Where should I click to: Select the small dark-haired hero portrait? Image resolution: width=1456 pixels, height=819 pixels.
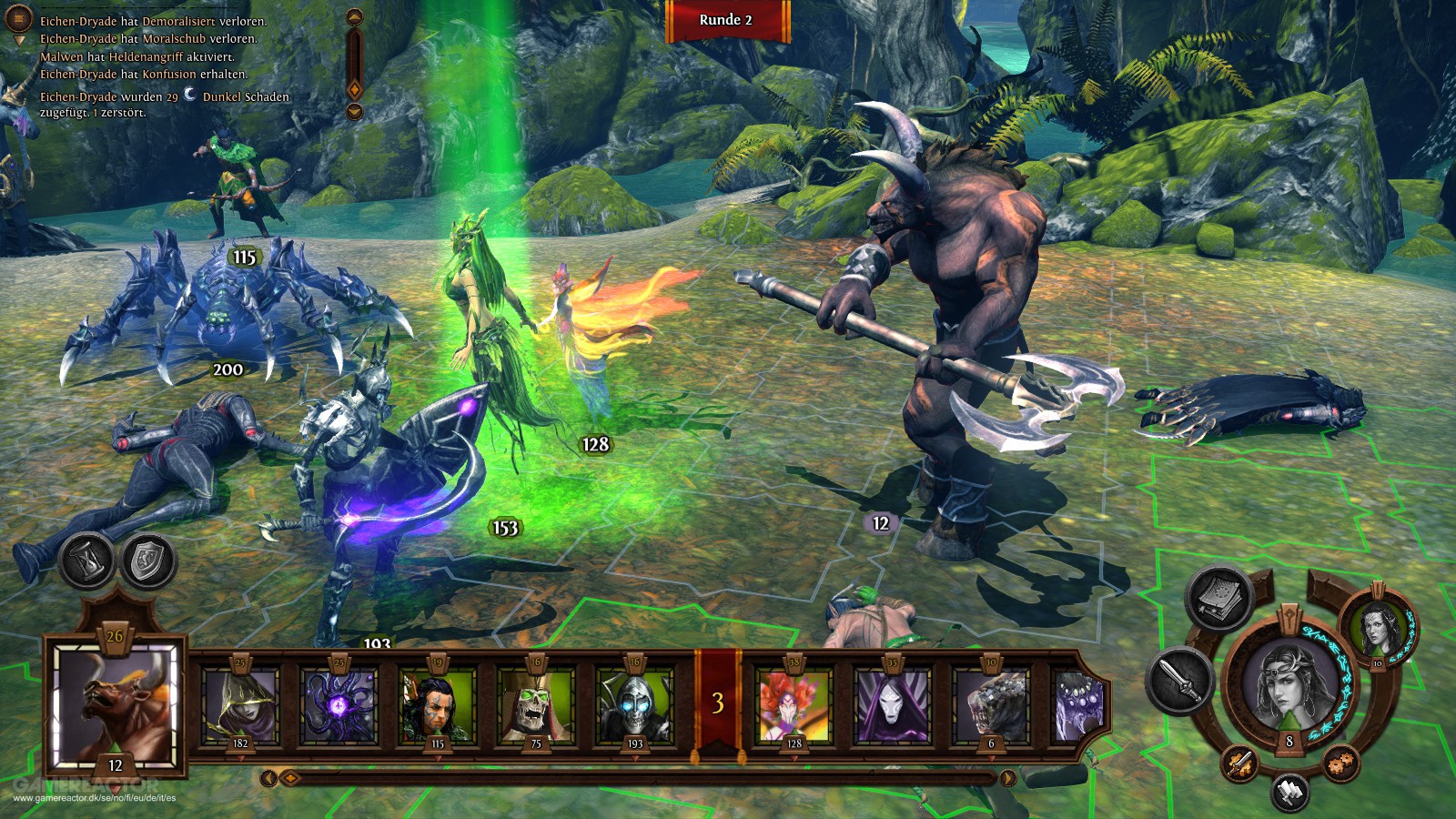(x=1377, y=626)
